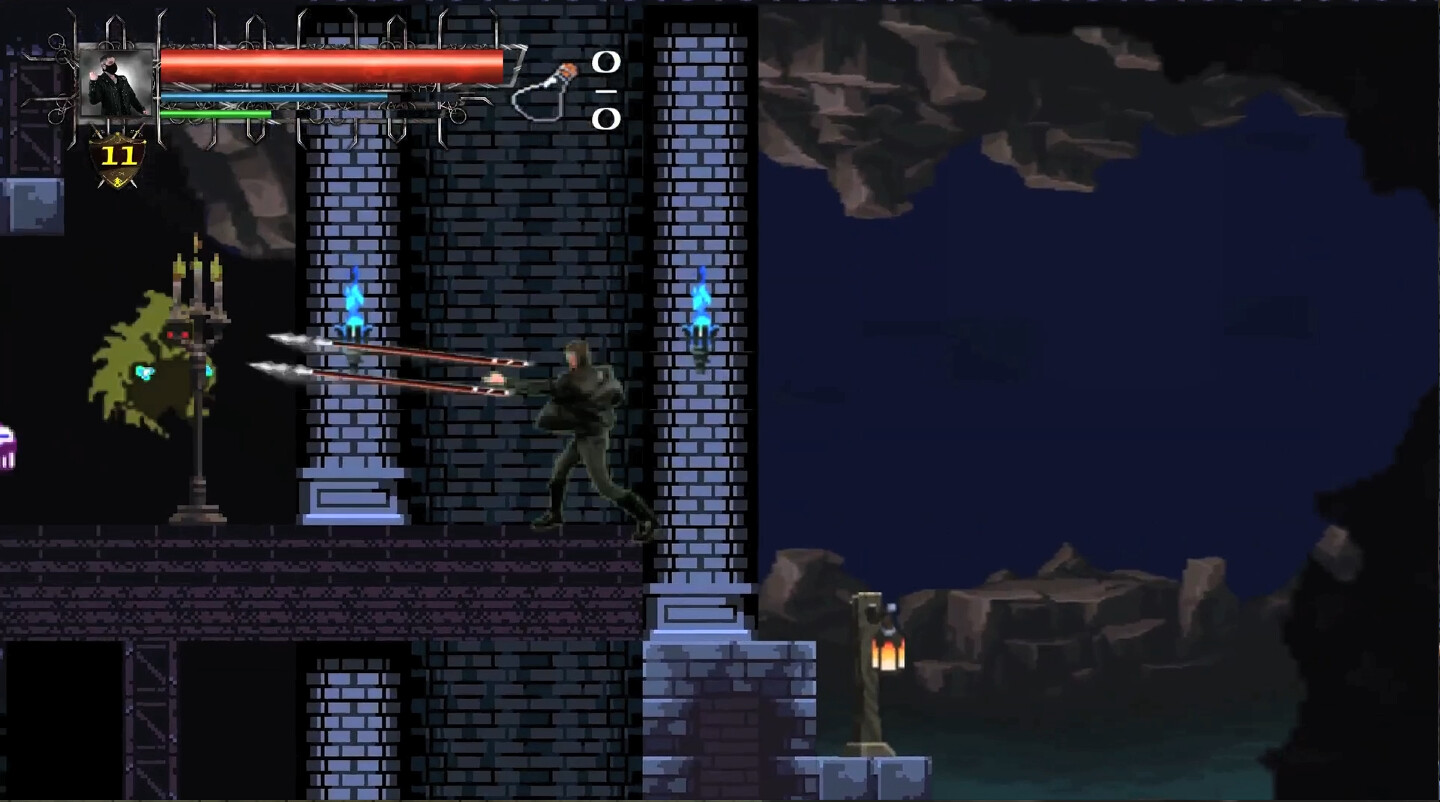Click the subweapon ammo counter showing 0/0

[604, 90]
